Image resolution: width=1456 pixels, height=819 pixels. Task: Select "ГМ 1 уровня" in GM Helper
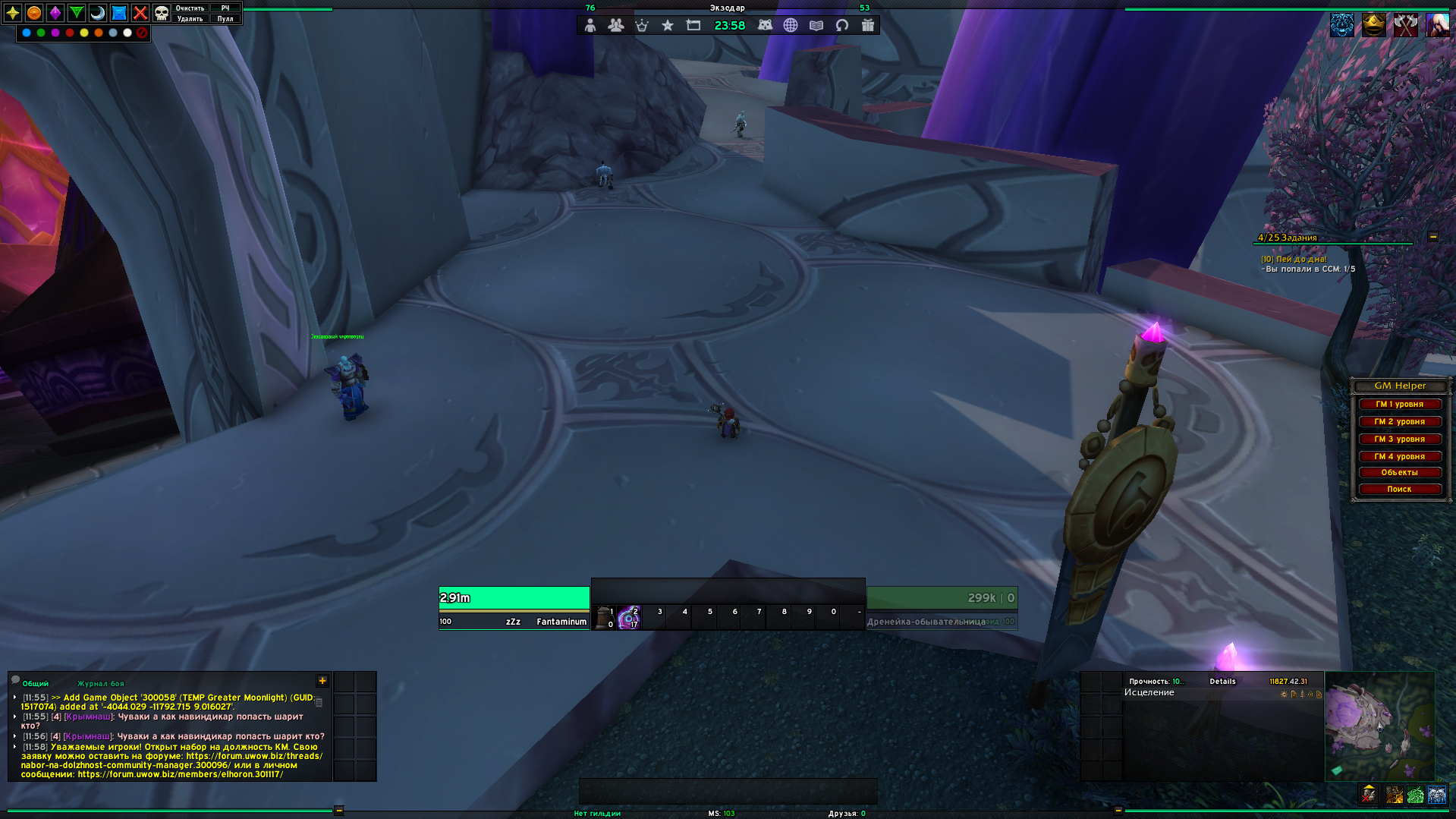pyautogui.click(x=1399, y=405)
